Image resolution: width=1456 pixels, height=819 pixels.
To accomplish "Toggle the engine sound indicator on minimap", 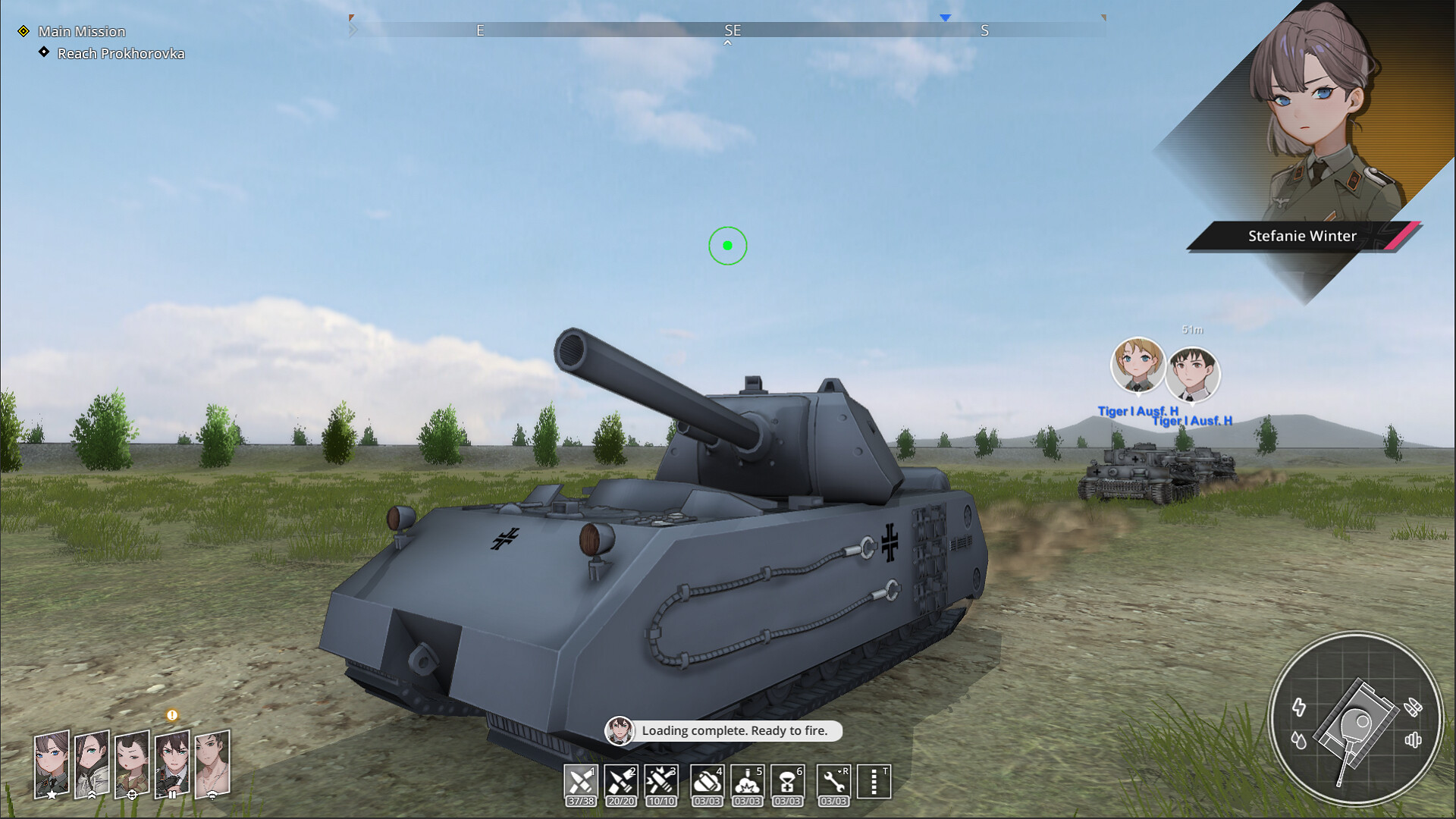I will click(x=1414, y=741).
